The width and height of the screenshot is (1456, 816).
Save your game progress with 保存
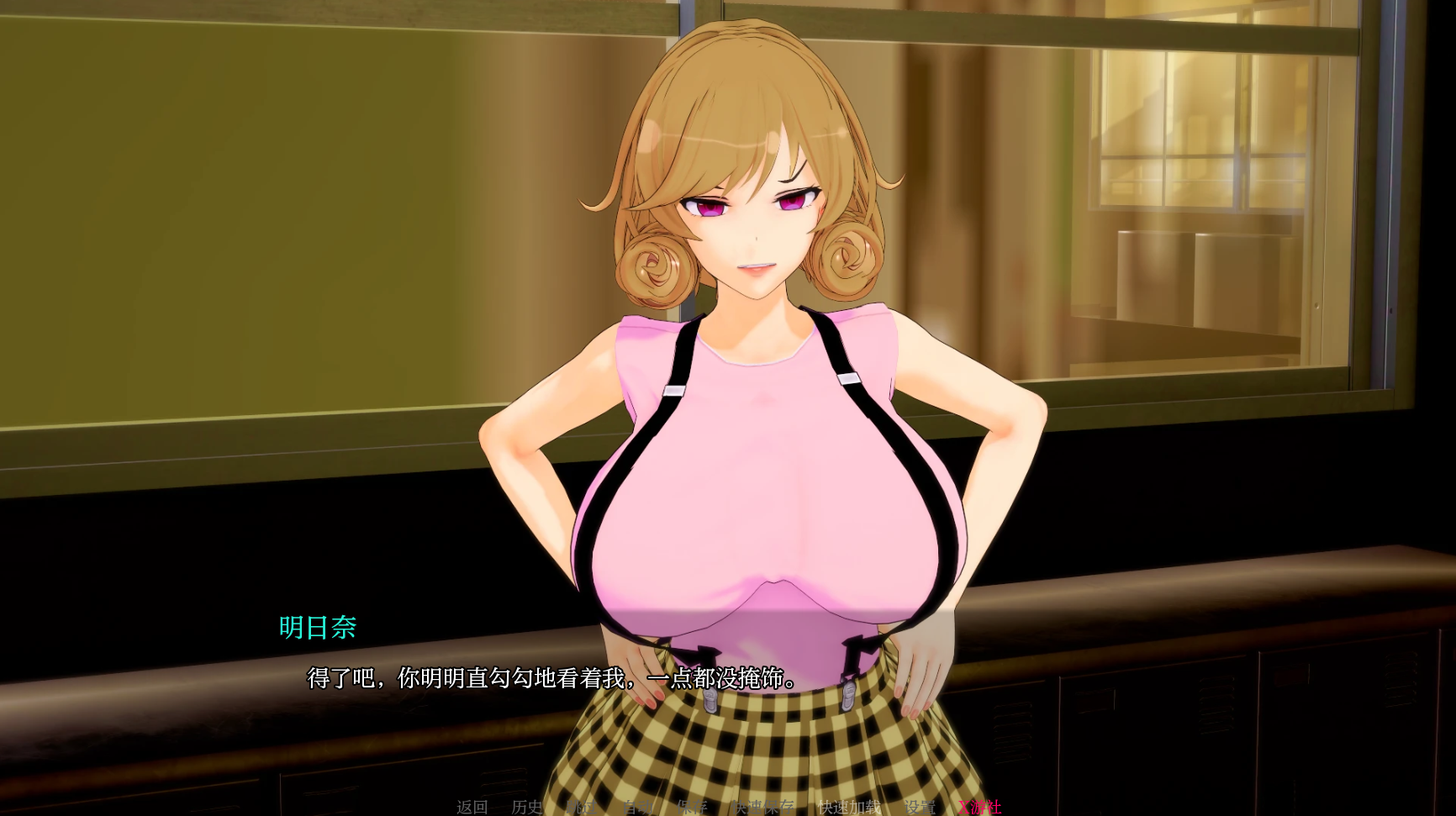pyautogui.click(x=692, y=807)
